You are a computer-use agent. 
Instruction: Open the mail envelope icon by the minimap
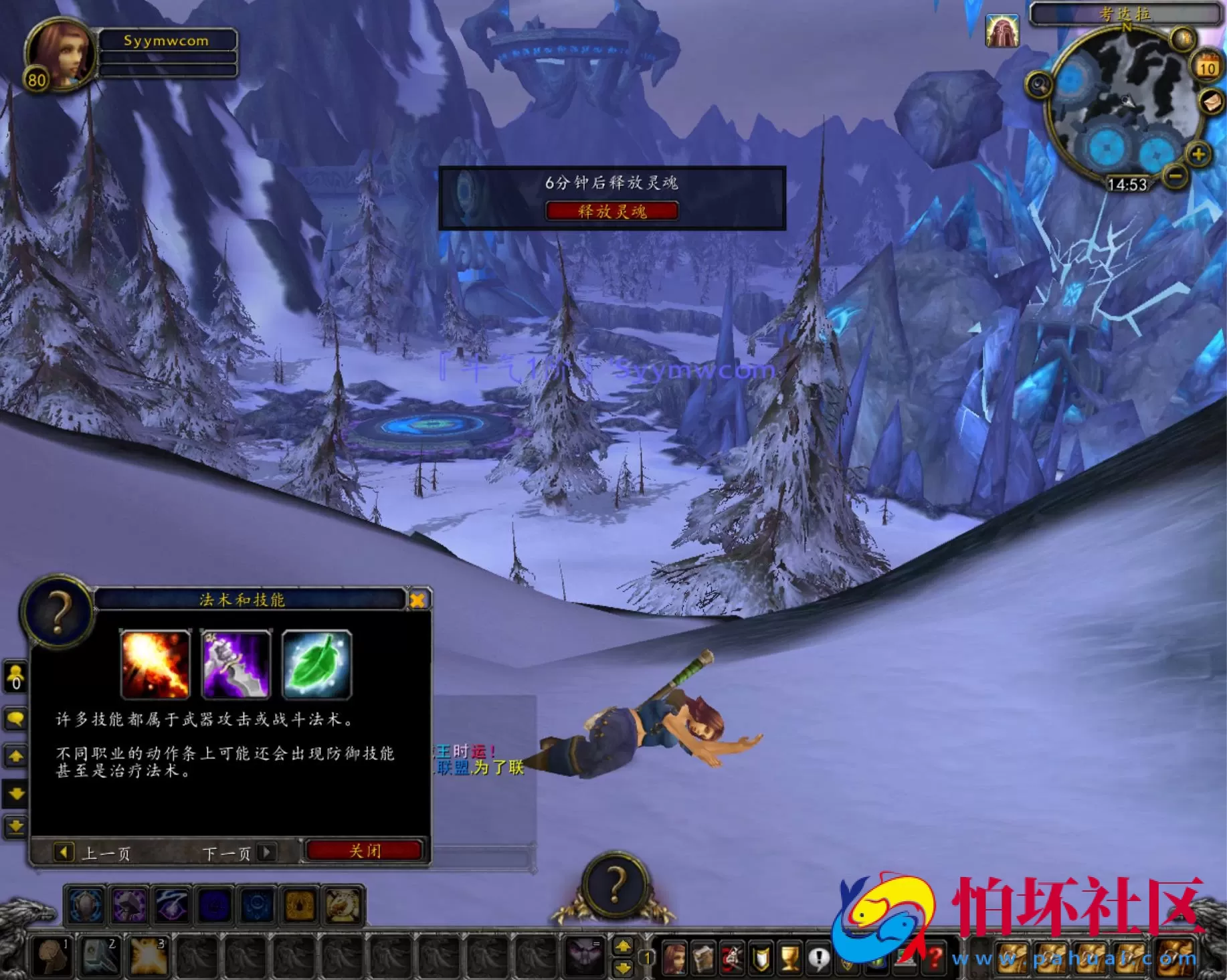1212,102
